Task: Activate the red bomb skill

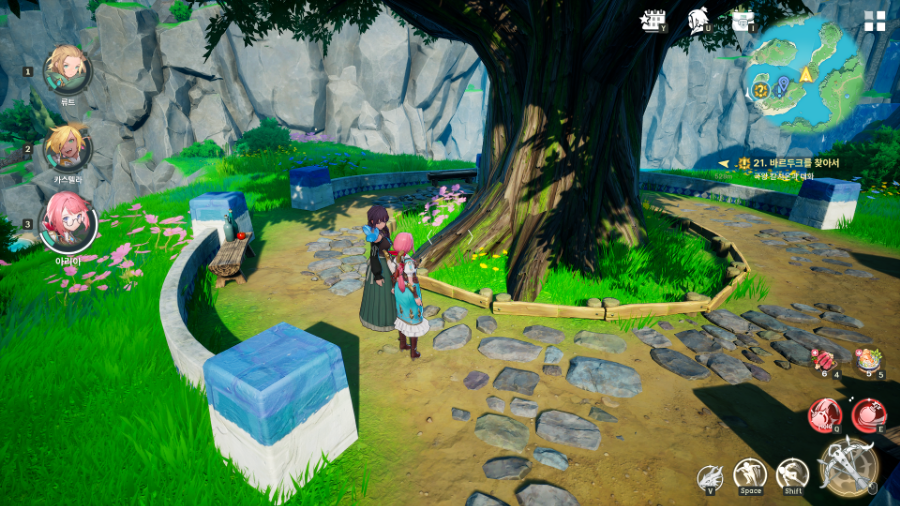Action: (867, 414)
